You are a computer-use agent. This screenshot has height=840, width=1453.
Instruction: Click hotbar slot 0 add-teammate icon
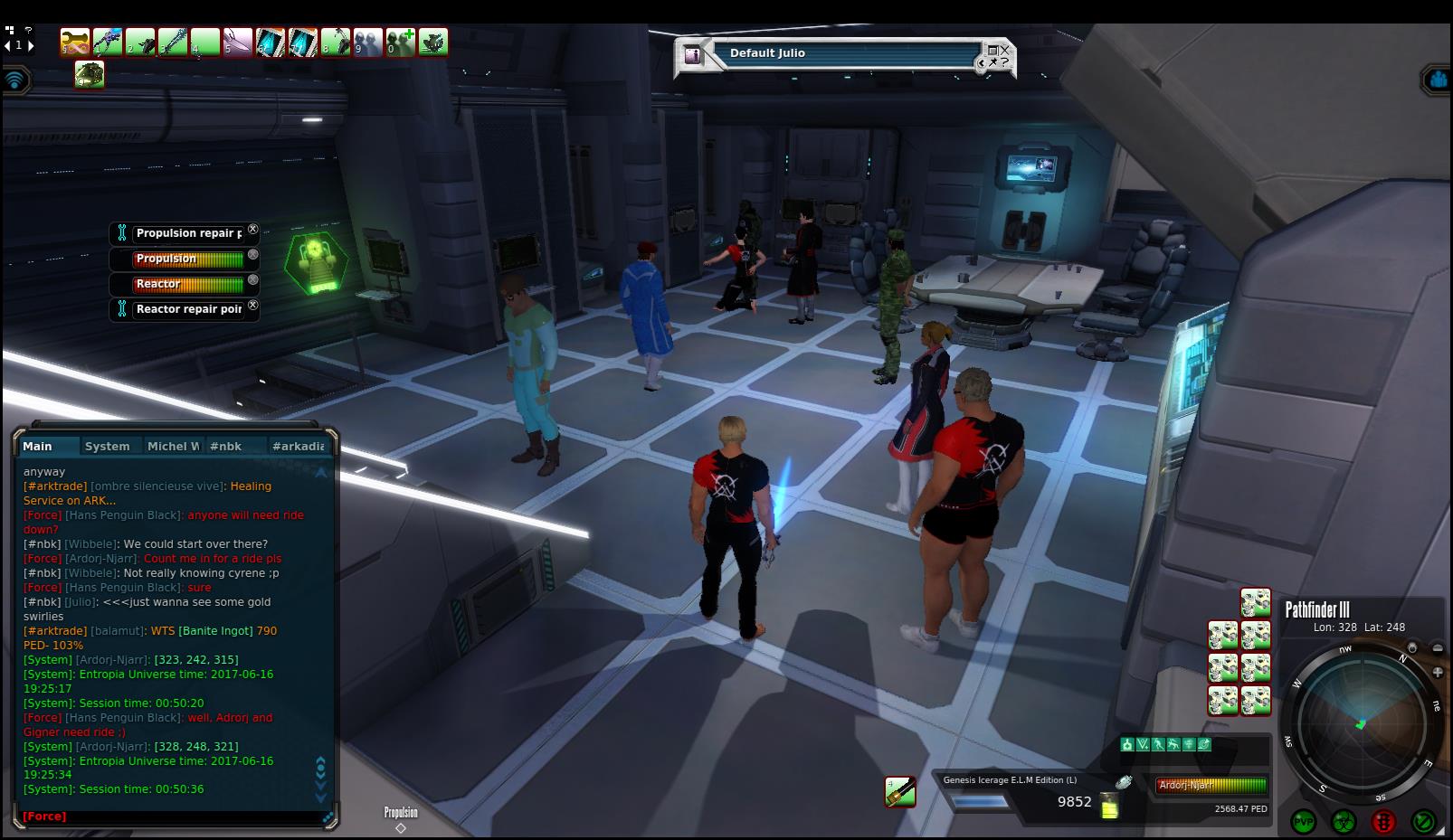[401, 42]
